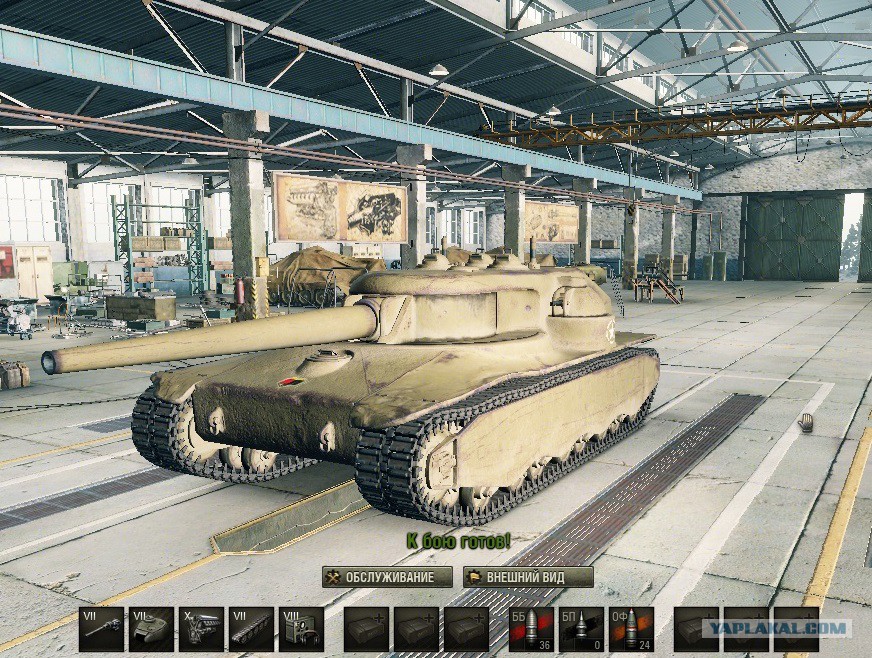Select the tier VII gun module slot
Viewport: 872px width, 658px height.
(x=102, y=629)
